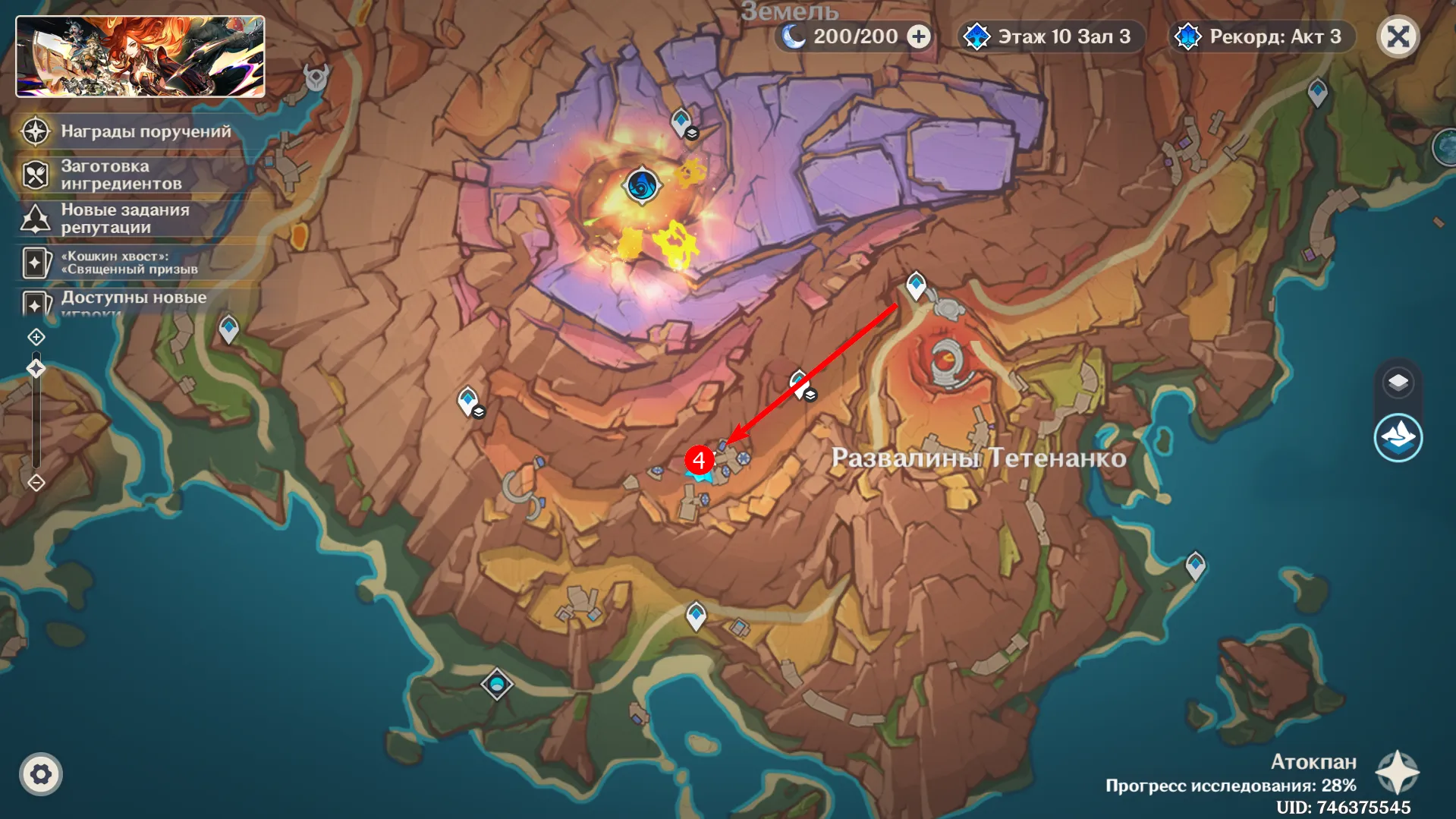The height and width of the screenshot is (819, 1456).
Task: Select the domain marker in the purple area
Action: pyautogui.click(x=642, y=185)
